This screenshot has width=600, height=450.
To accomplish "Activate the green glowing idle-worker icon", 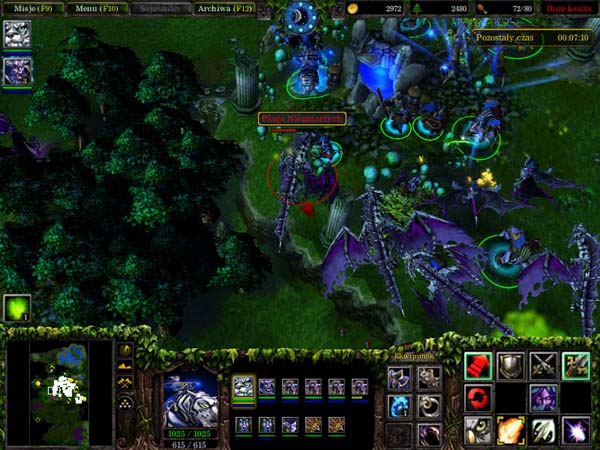I will [17, 306].
